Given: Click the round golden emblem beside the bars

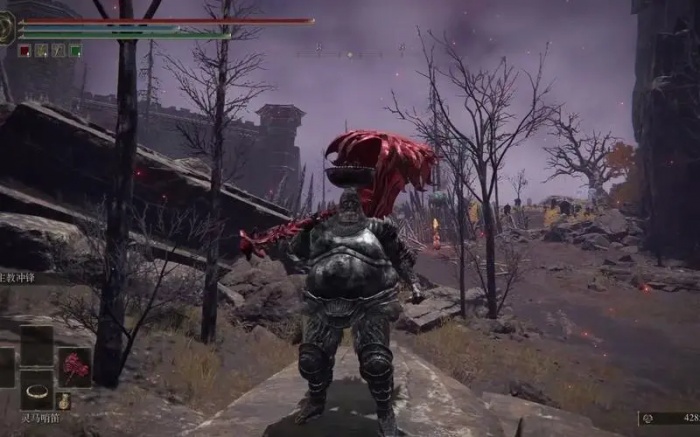Looking at the screenshot, I should 7,27.
